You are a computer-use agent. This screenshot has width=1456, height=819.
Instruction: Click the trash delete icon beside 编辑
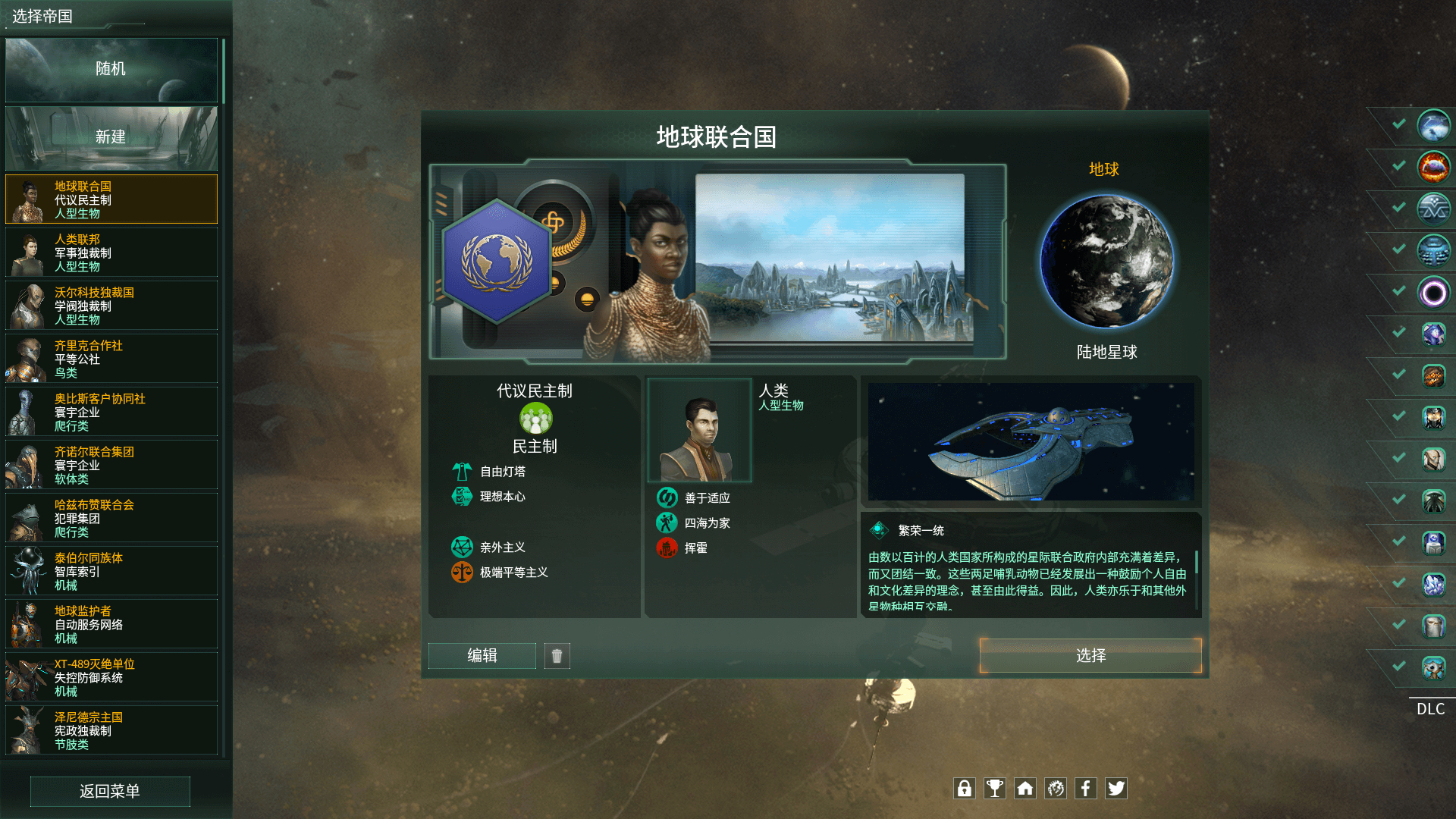tap(557, 656)
